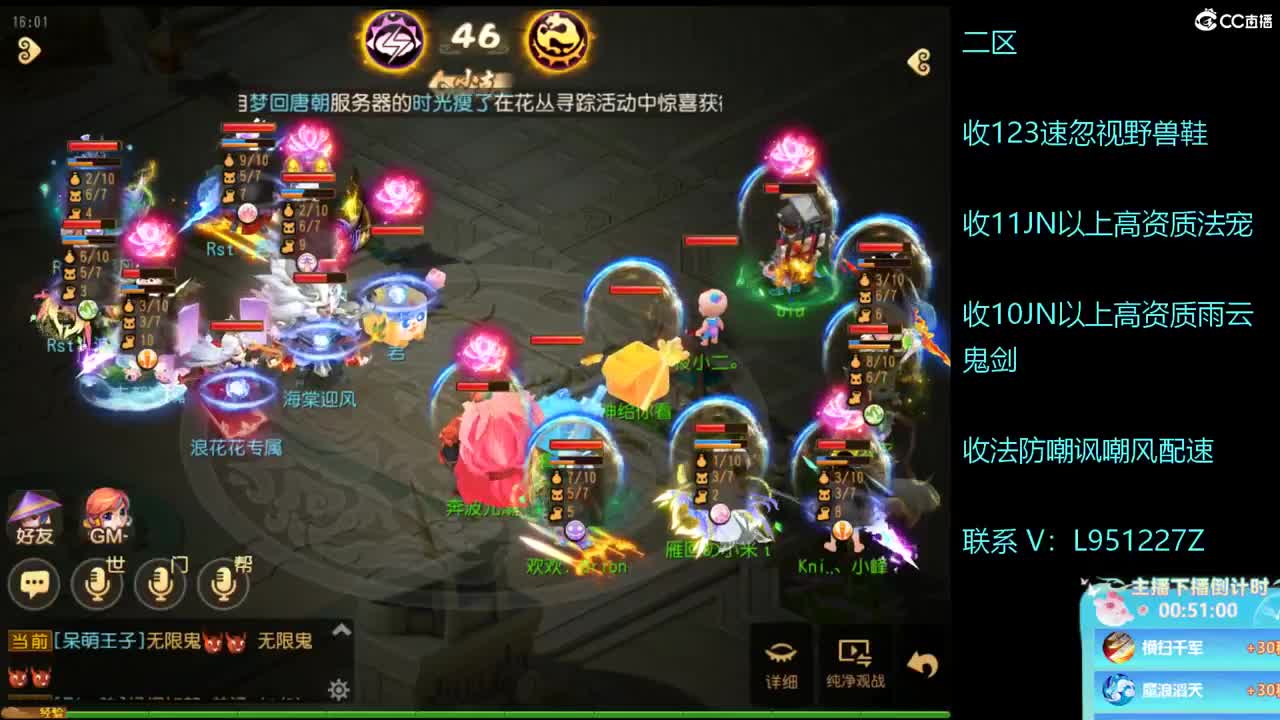
Task: Click the undo arrow next to 纯净观战
Action: pos(921,659)
